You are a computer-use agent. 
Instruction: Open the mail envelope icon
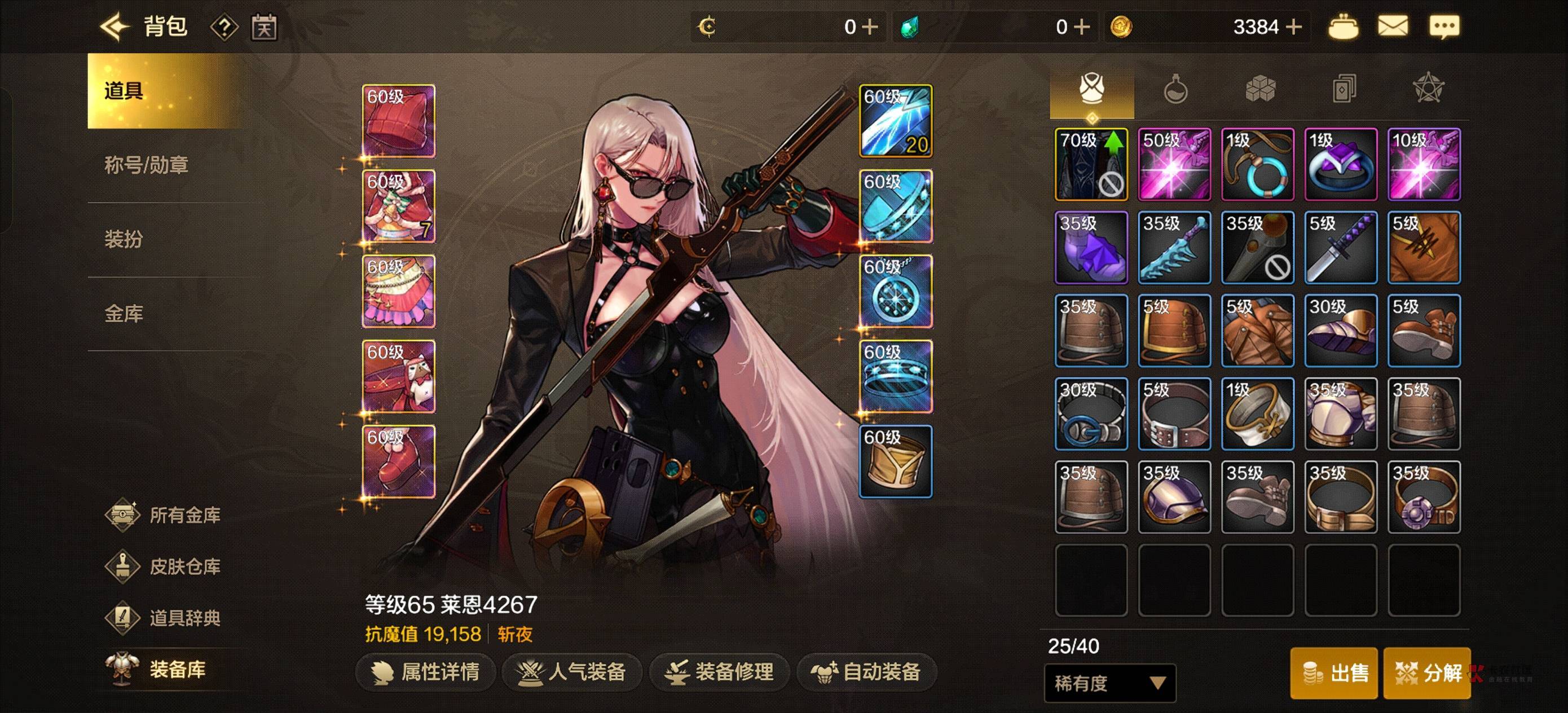tap(1392, 27)
